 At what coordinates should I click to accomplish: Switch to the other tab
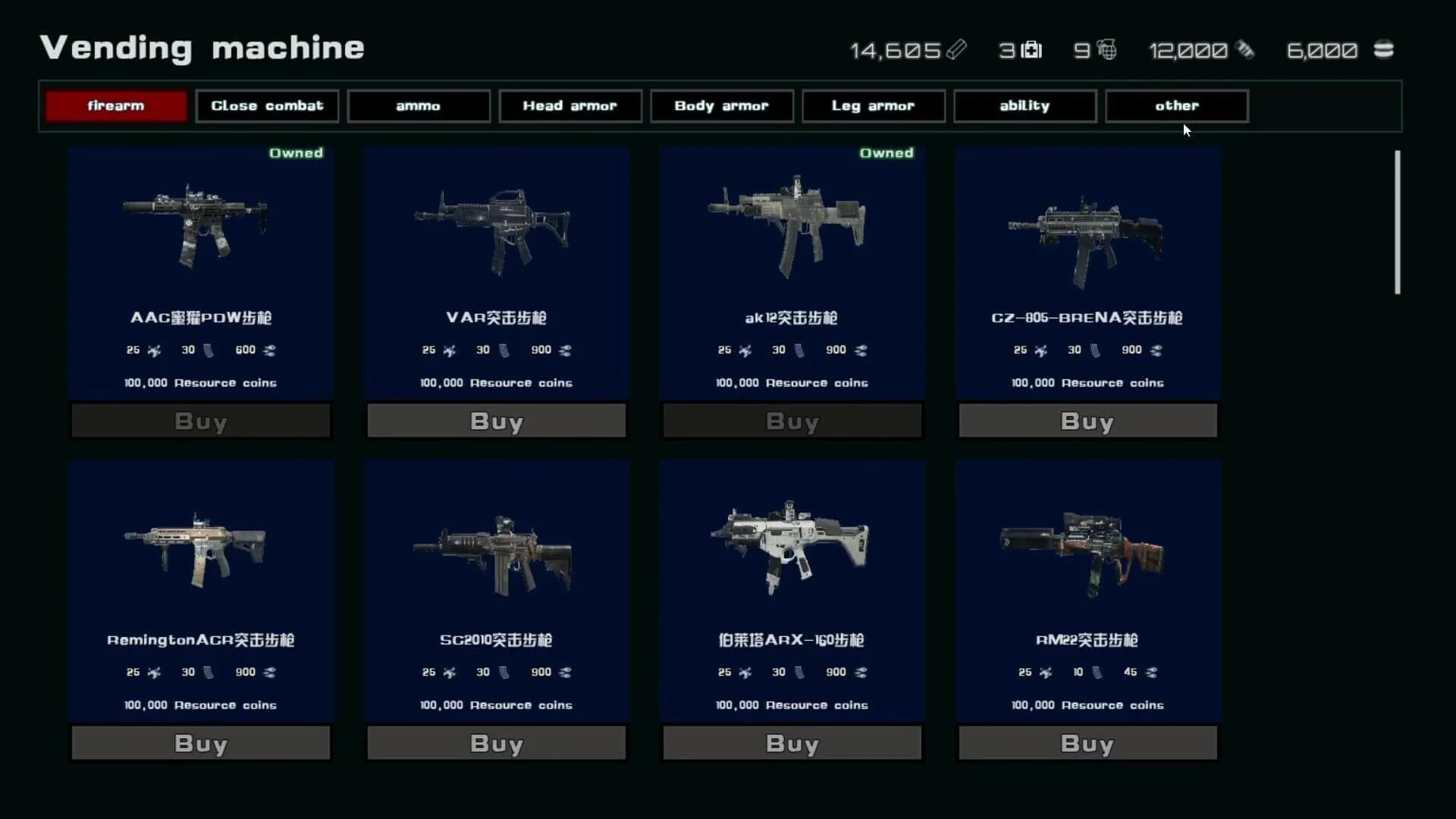1176,105
